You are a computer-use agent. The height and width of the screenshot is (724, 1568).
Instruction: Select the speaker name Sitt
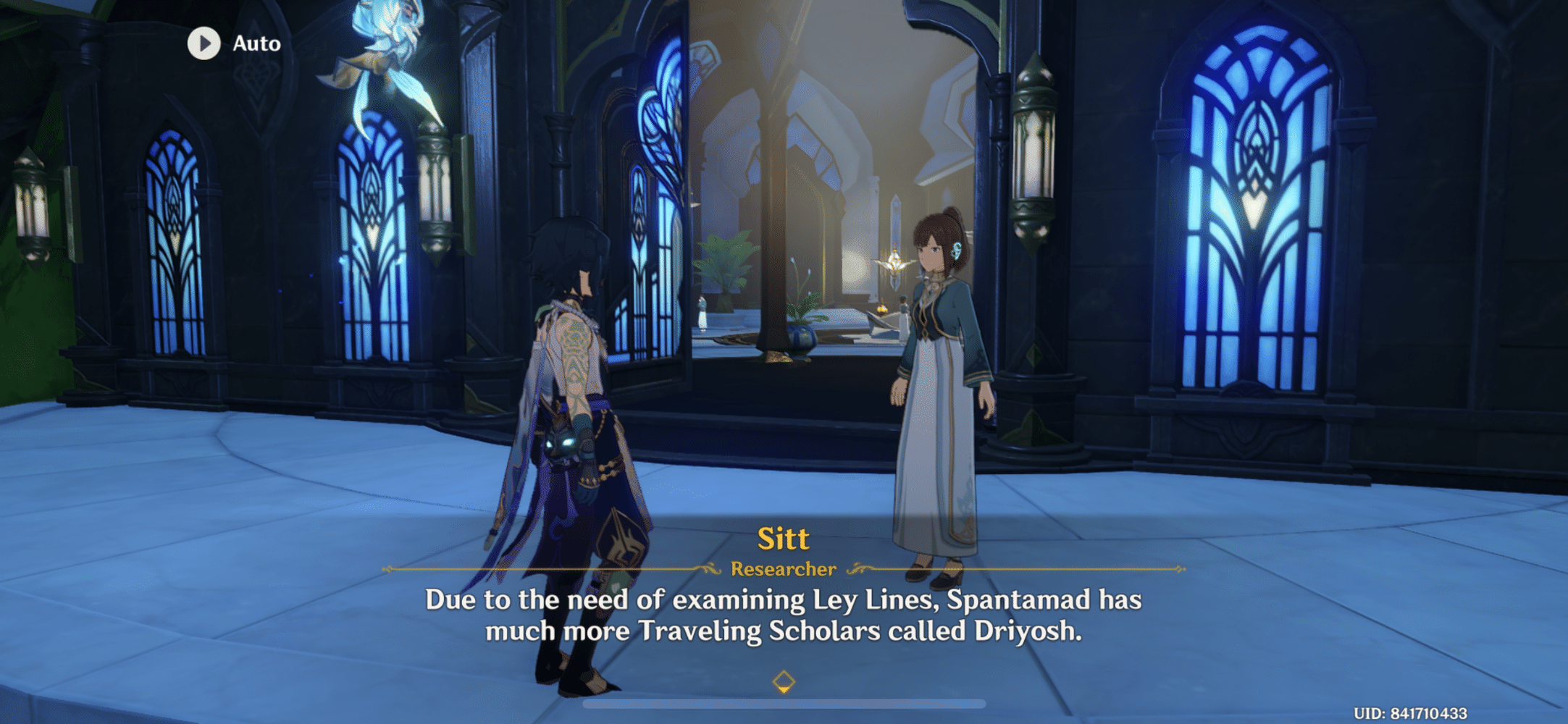(x=783, y=537)
